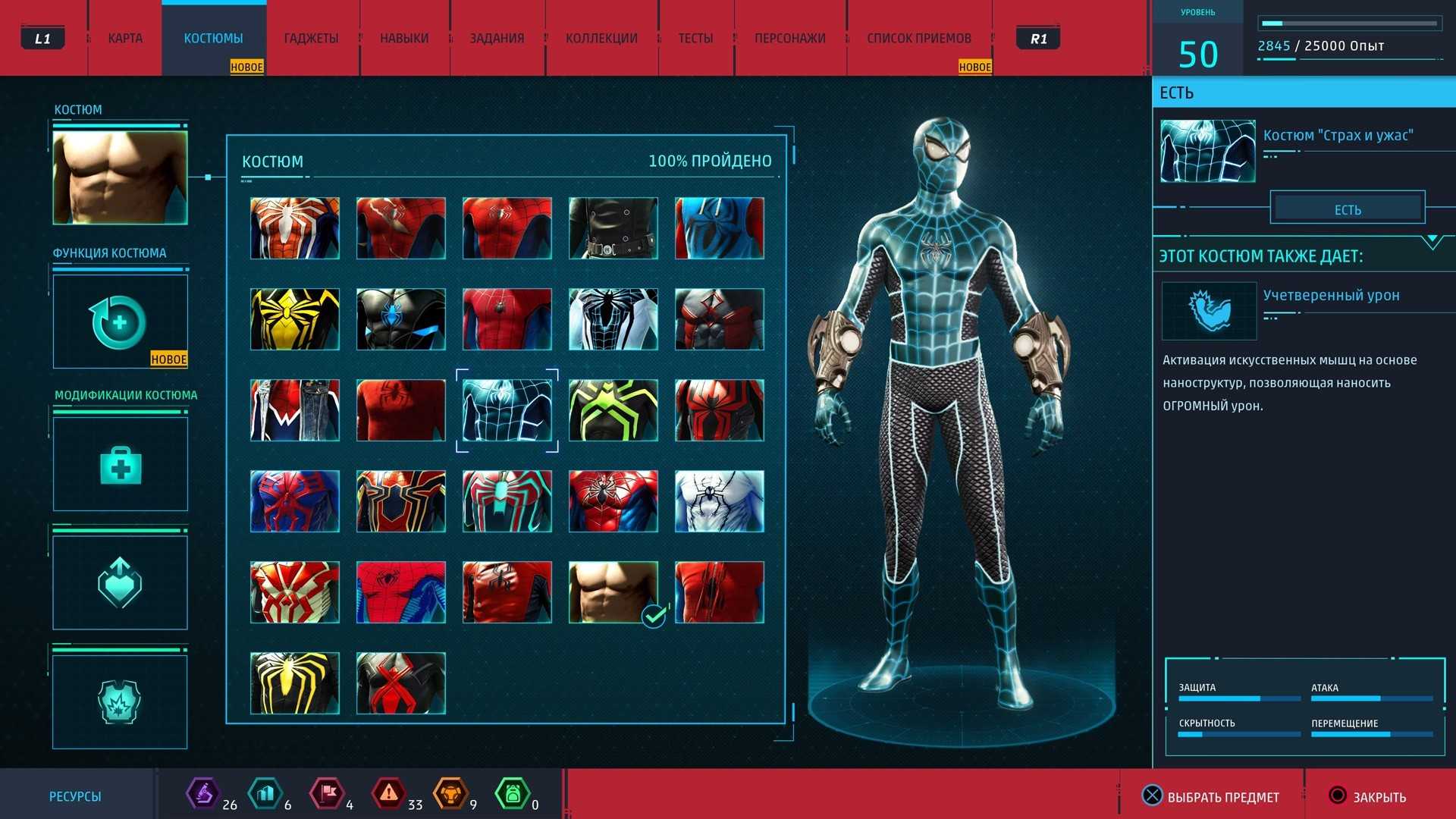Switch to the КАРТА tab
This screenshot has height=819, width=1456.
tap(125, 38)
